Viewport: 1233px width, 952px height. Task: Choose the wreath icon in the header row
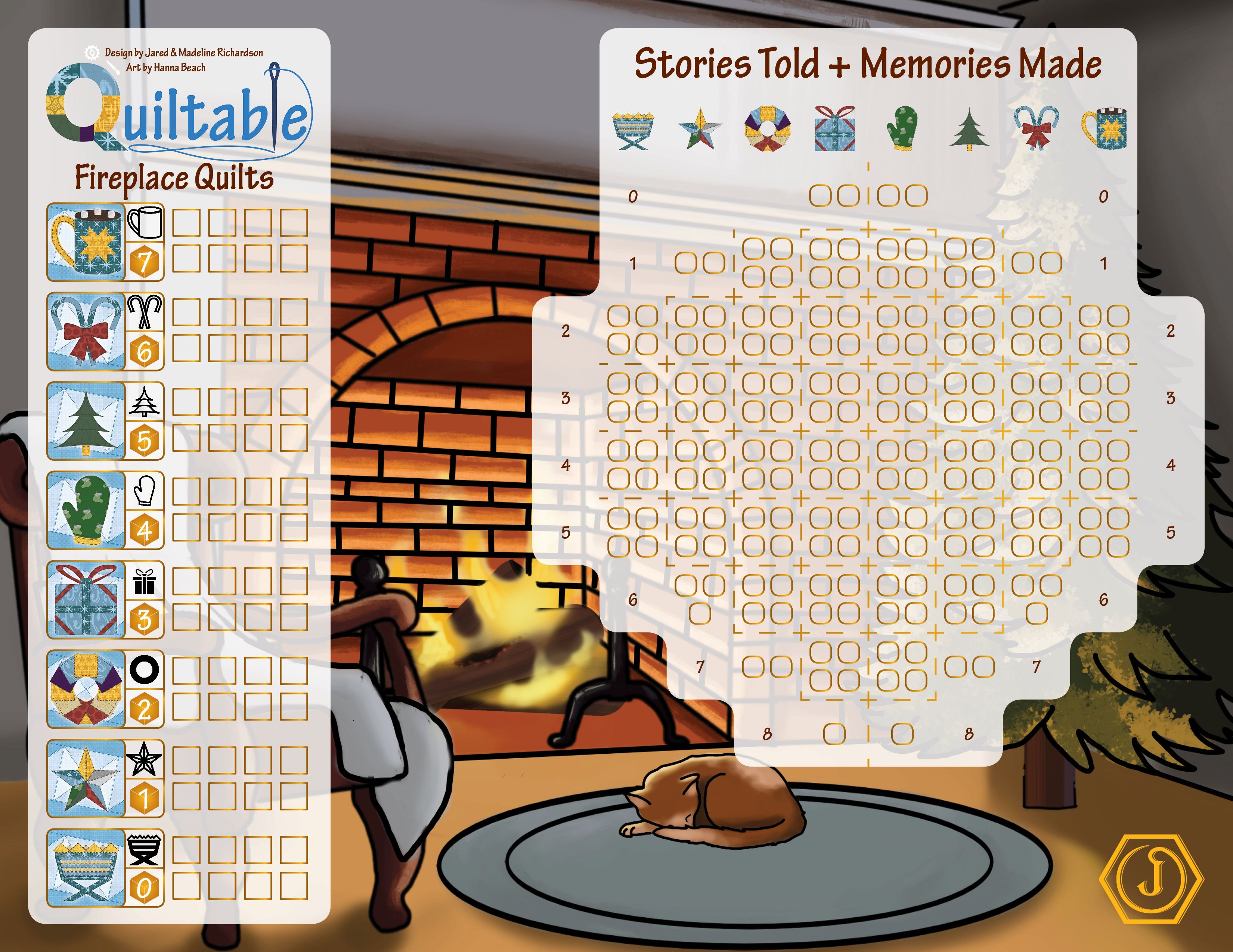tap(767, 129)
